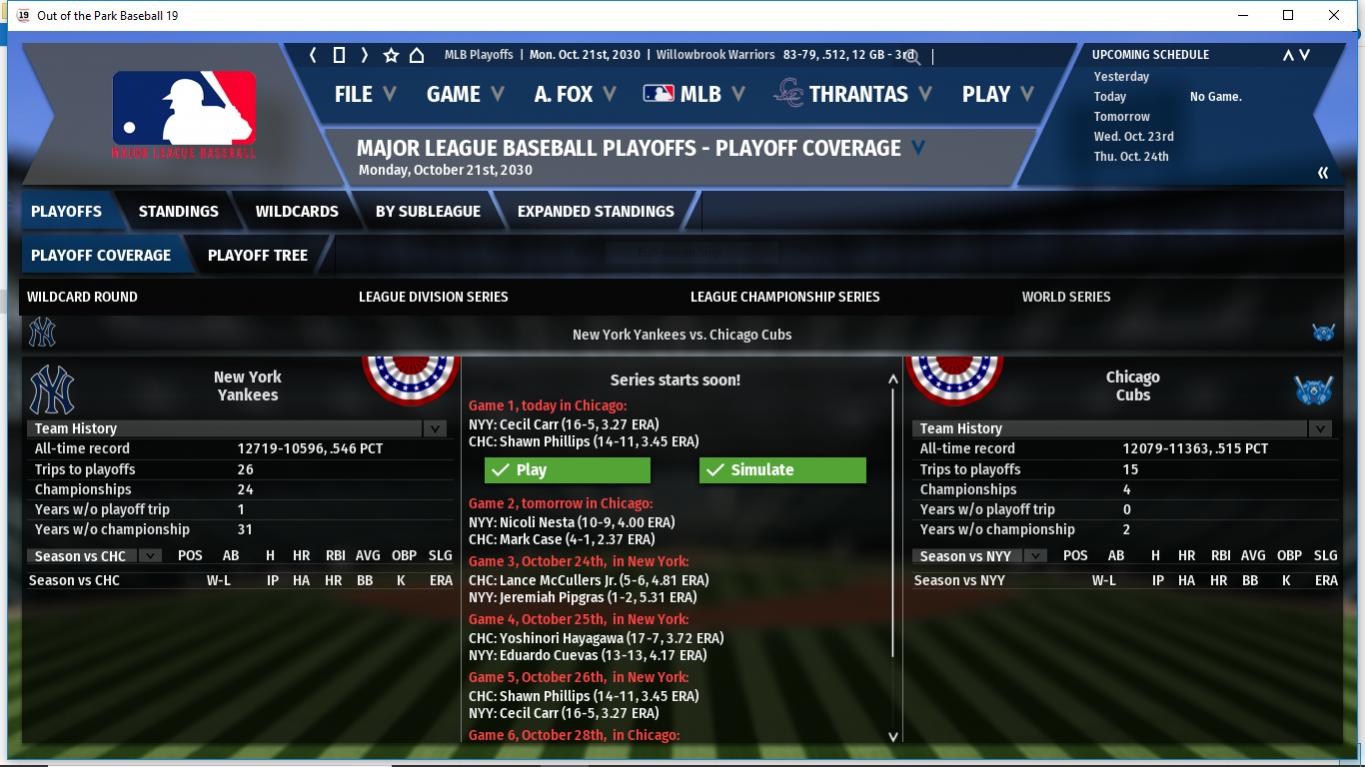Screen dimensions: 1365x767
Task: Select the League Division Series round
Action: [433, 297]
